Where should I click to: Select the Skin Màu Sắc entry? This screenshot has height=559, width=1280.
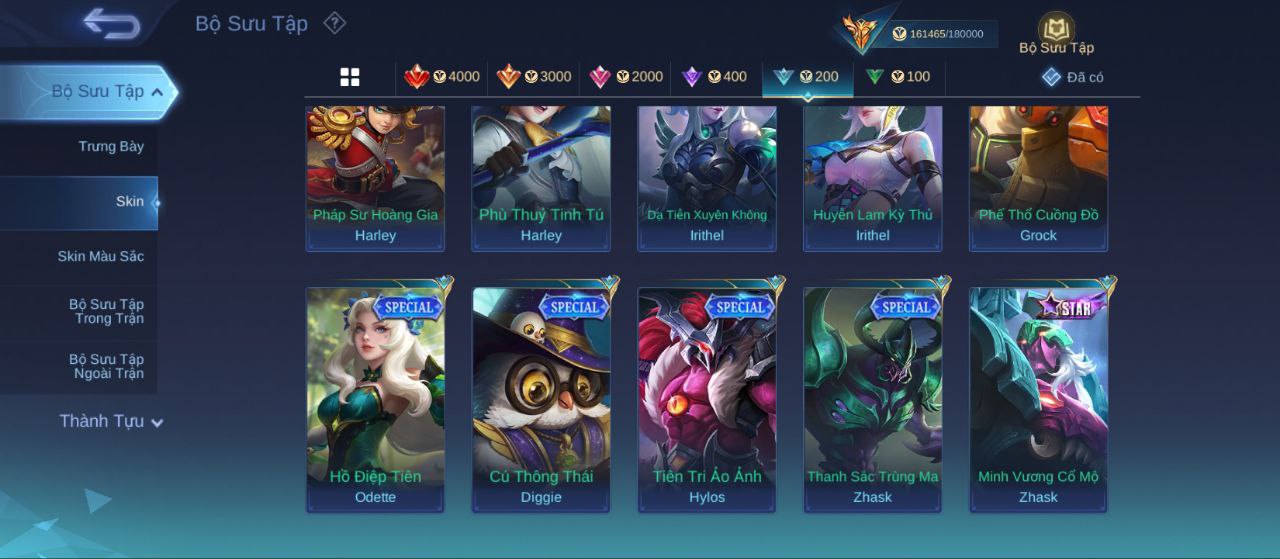tap(101, 257)
